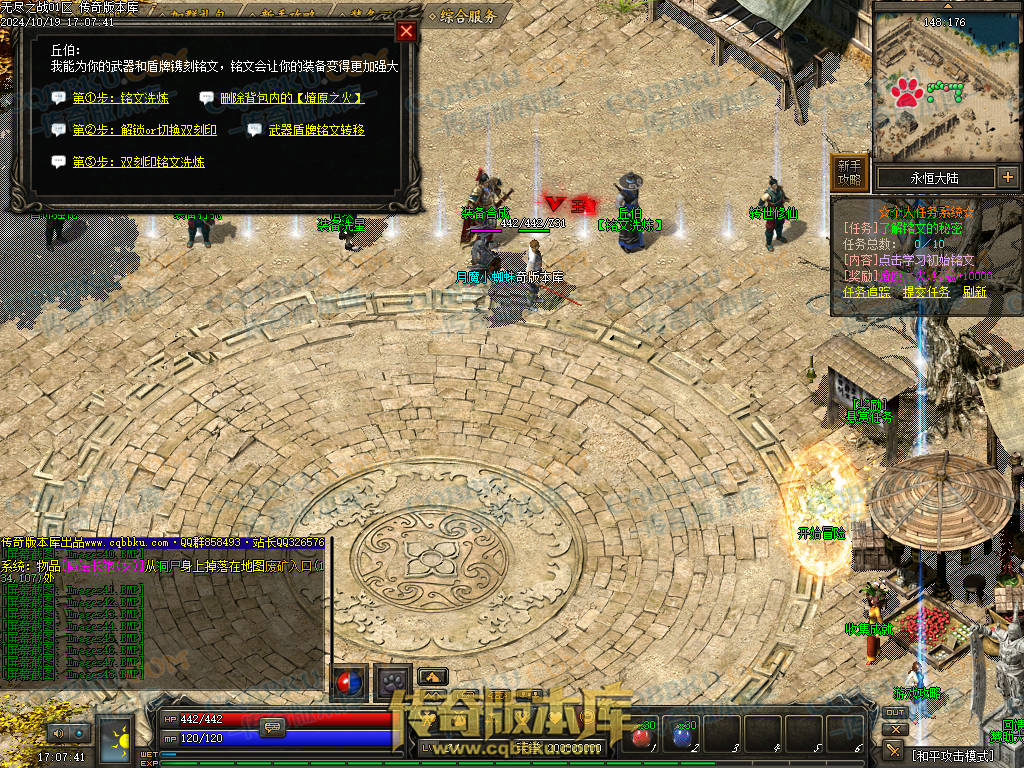This screenshot has width=1024, height=768.
Task: Click the OUT exit button
Action: pos(895,712)
